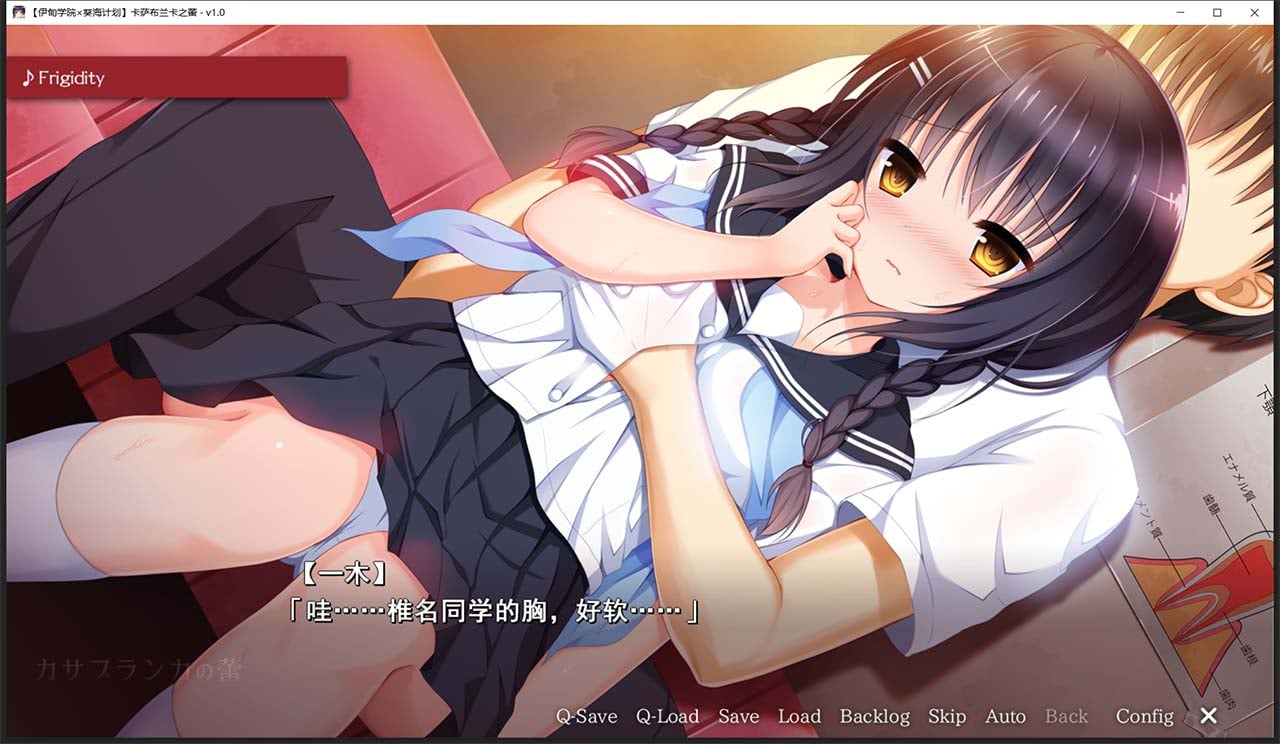Click the grayed-out Back option
The height and width of the screenshot is (744, 1280).
pyautogui.click(x=1066, y=716)
